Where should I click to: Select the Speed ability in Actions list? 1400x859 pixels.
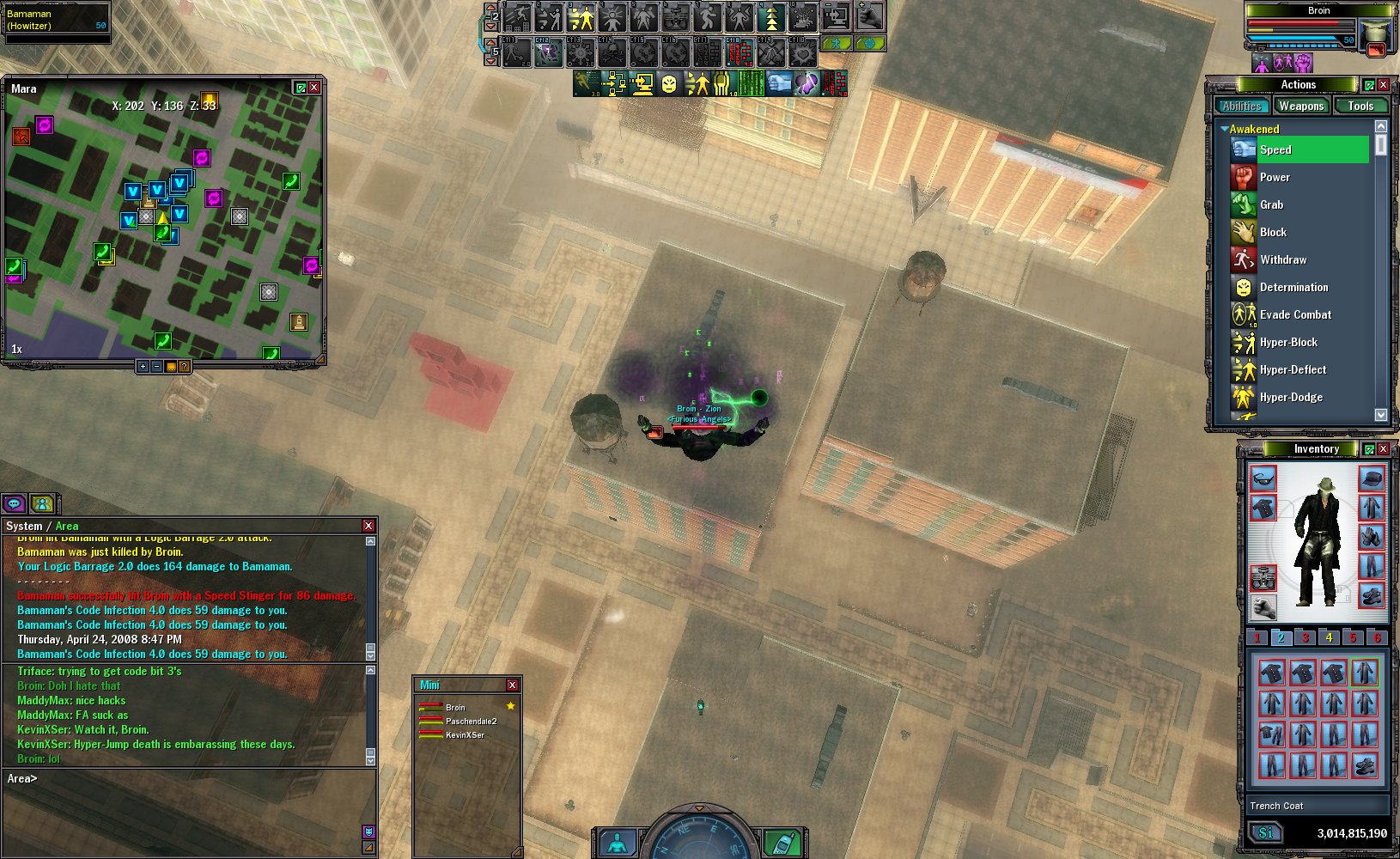coord(1275,149)
